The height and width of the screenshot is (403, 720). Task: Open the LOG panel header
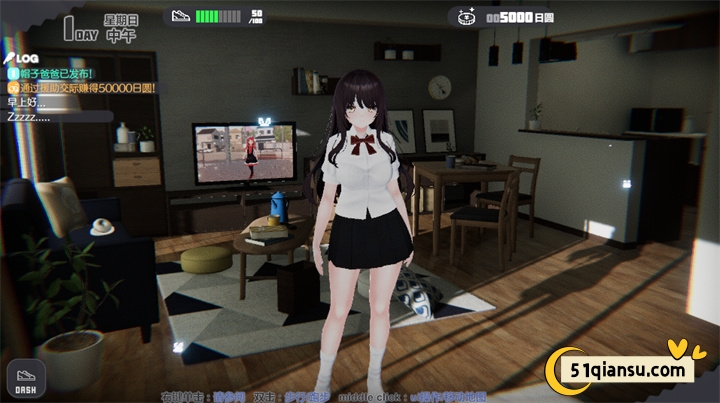(22, 59)
